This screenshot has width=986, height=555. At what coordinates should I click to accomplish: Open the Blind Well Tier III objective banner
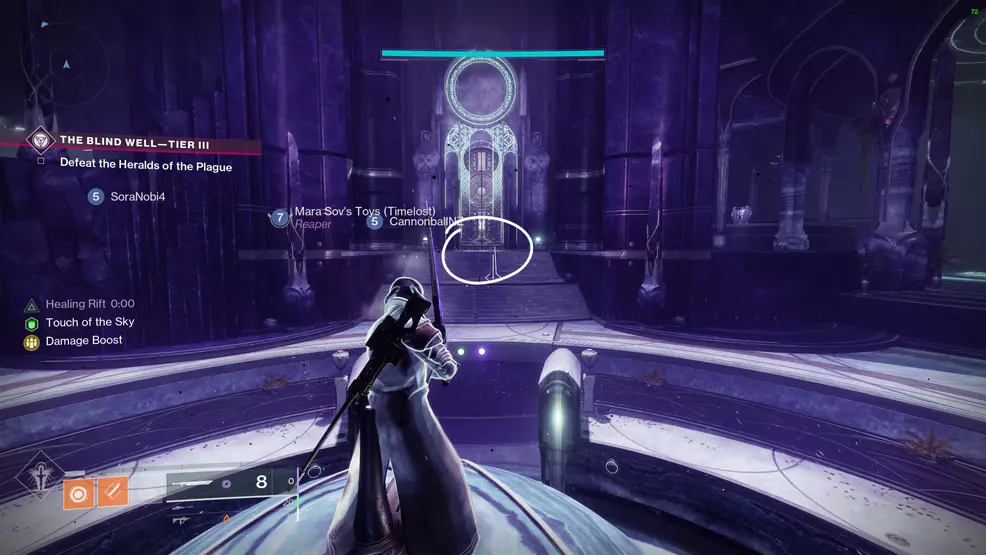(x=135, y=141)
